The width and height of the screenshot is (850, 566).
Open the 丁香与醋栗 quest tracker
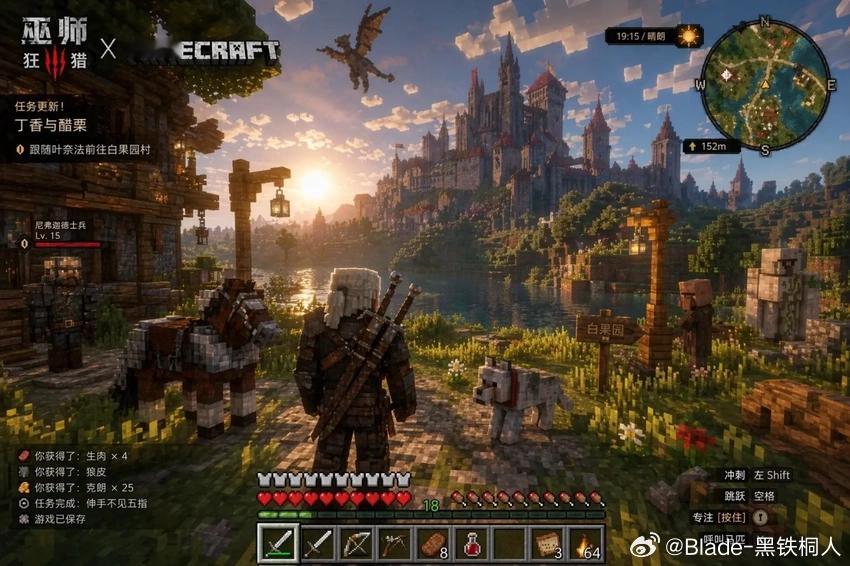click(x=52, y=126)
